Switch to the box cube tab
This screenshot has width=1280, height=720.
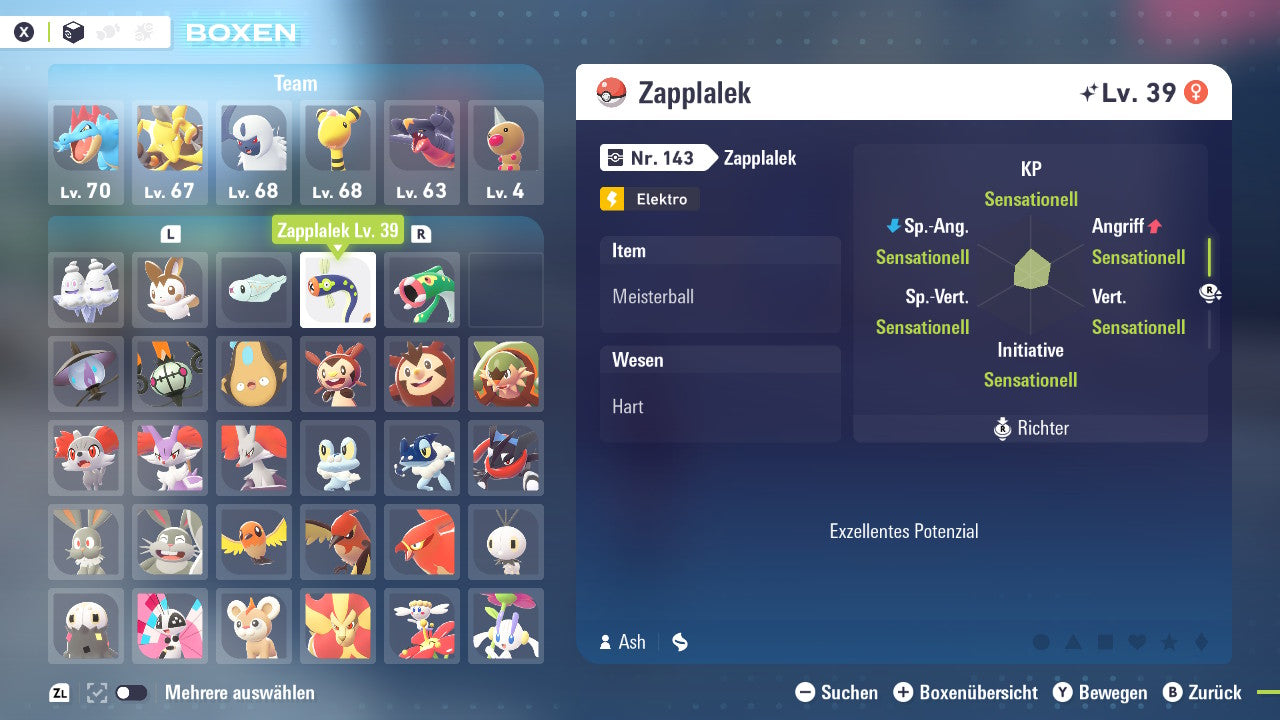pyautogui.click(x=73, y=31)
